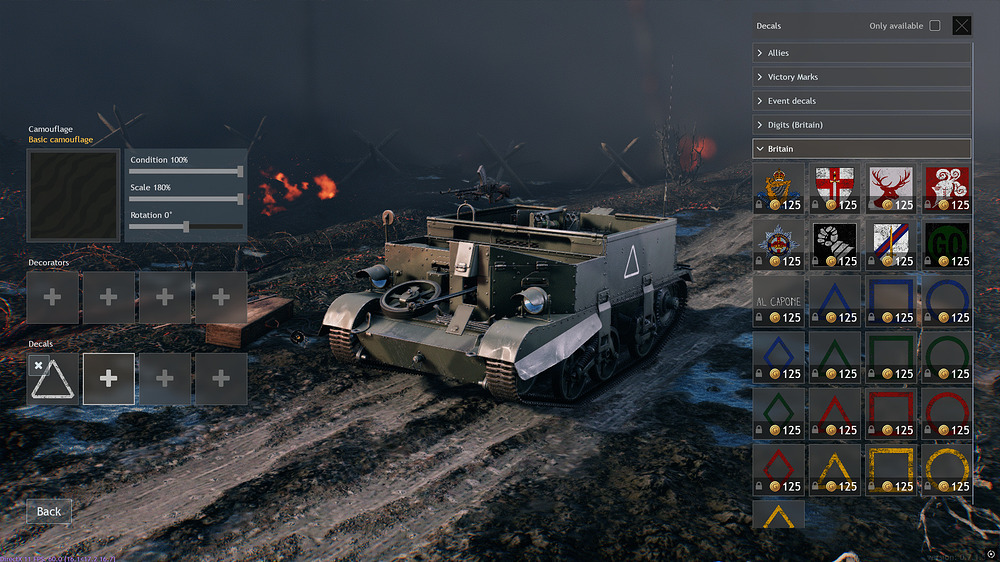This screenshot has height=562, width=1000.
Task: Go back with the Back button
Action: point(49,511)
